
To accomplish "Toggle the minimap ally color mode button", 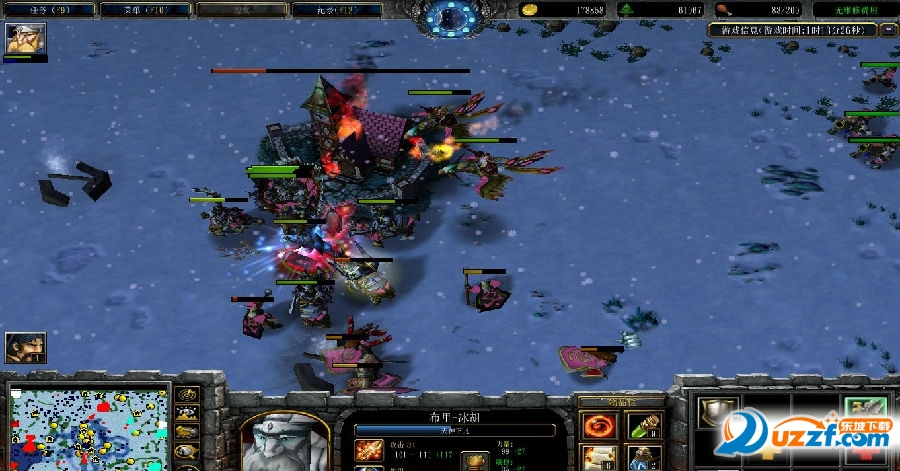I will click(185, 432).
